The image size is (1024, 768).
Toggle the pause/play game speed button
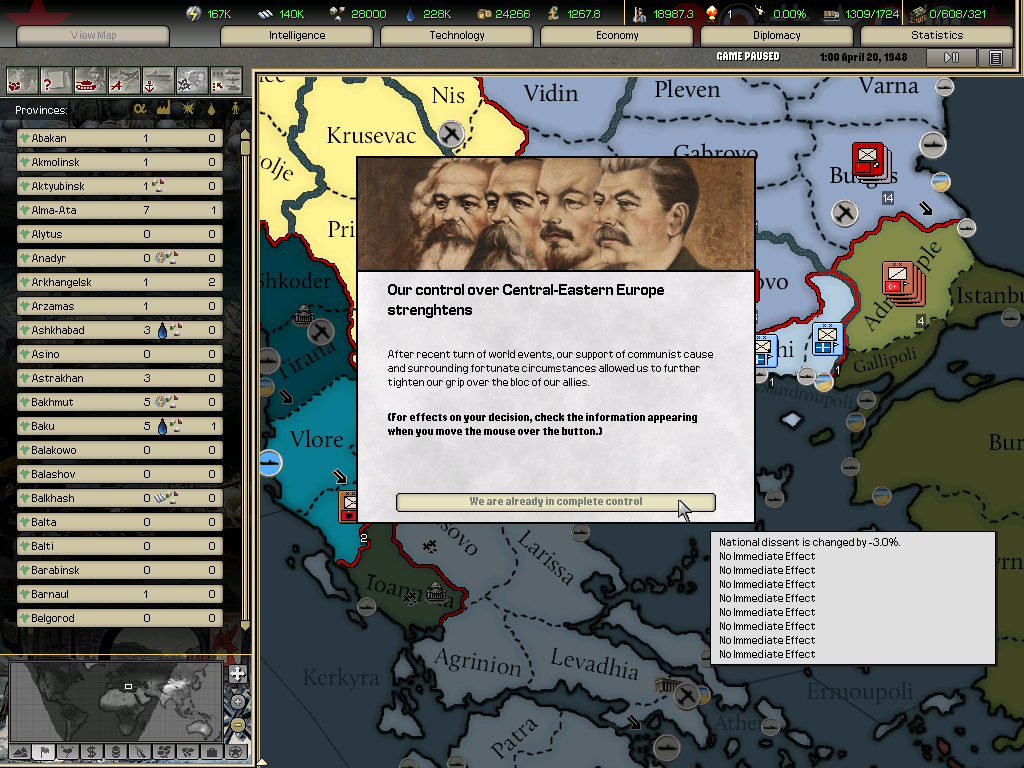(x=951, y=58)
